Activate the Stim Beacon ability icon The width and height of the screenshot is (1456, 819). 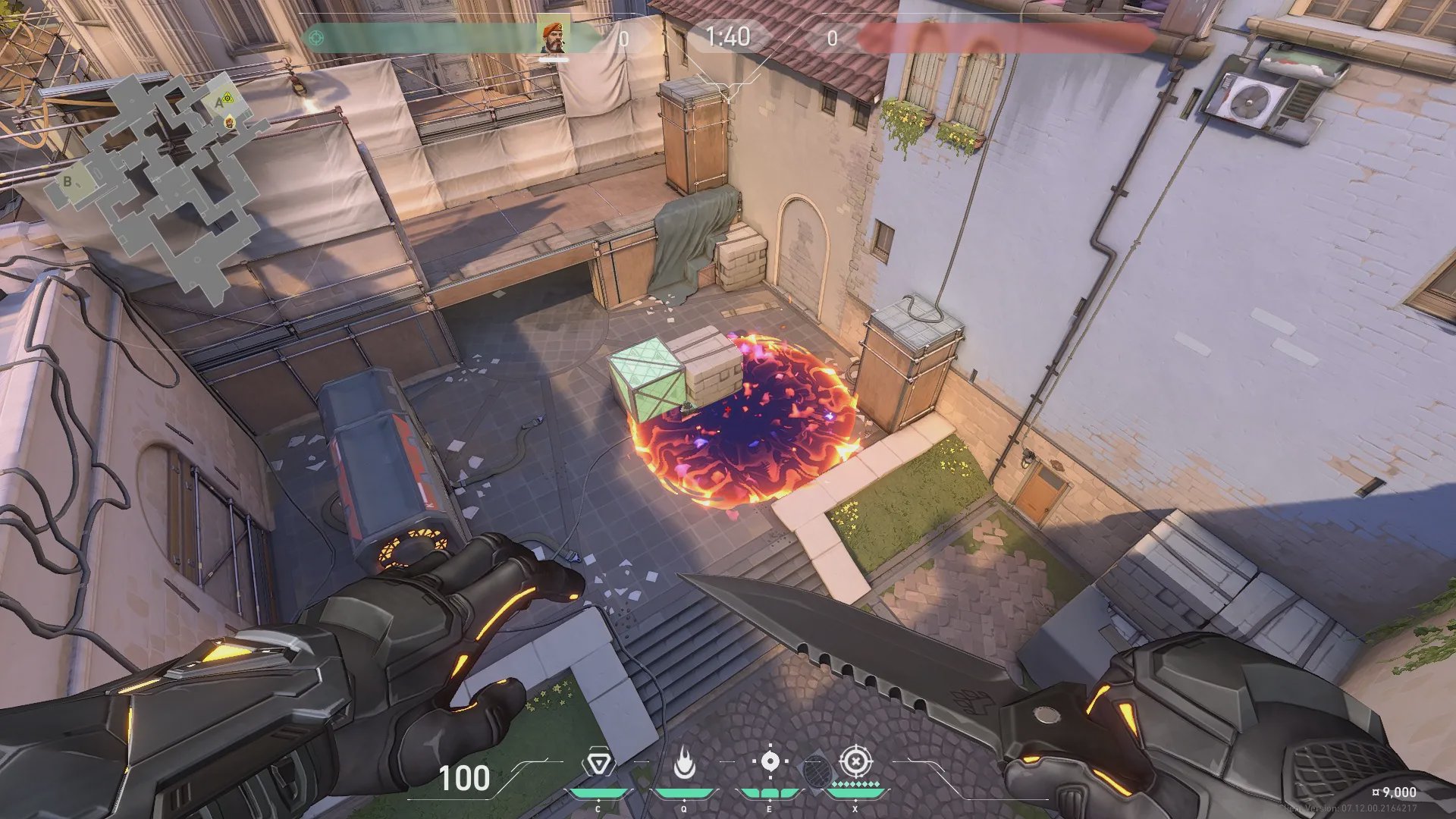point(598,764)
